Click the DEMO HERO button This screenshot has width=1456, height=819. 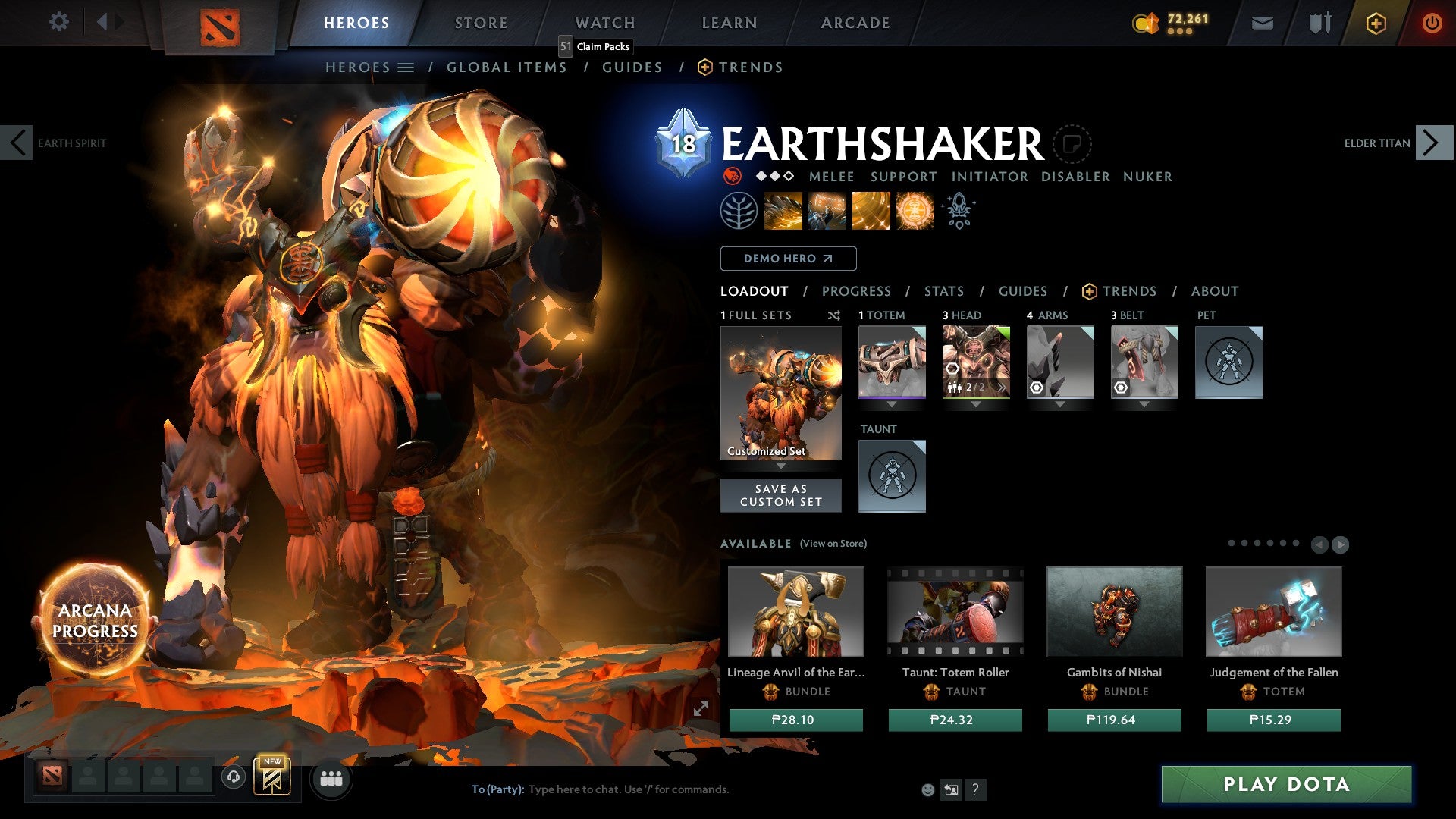pos(787,258)
